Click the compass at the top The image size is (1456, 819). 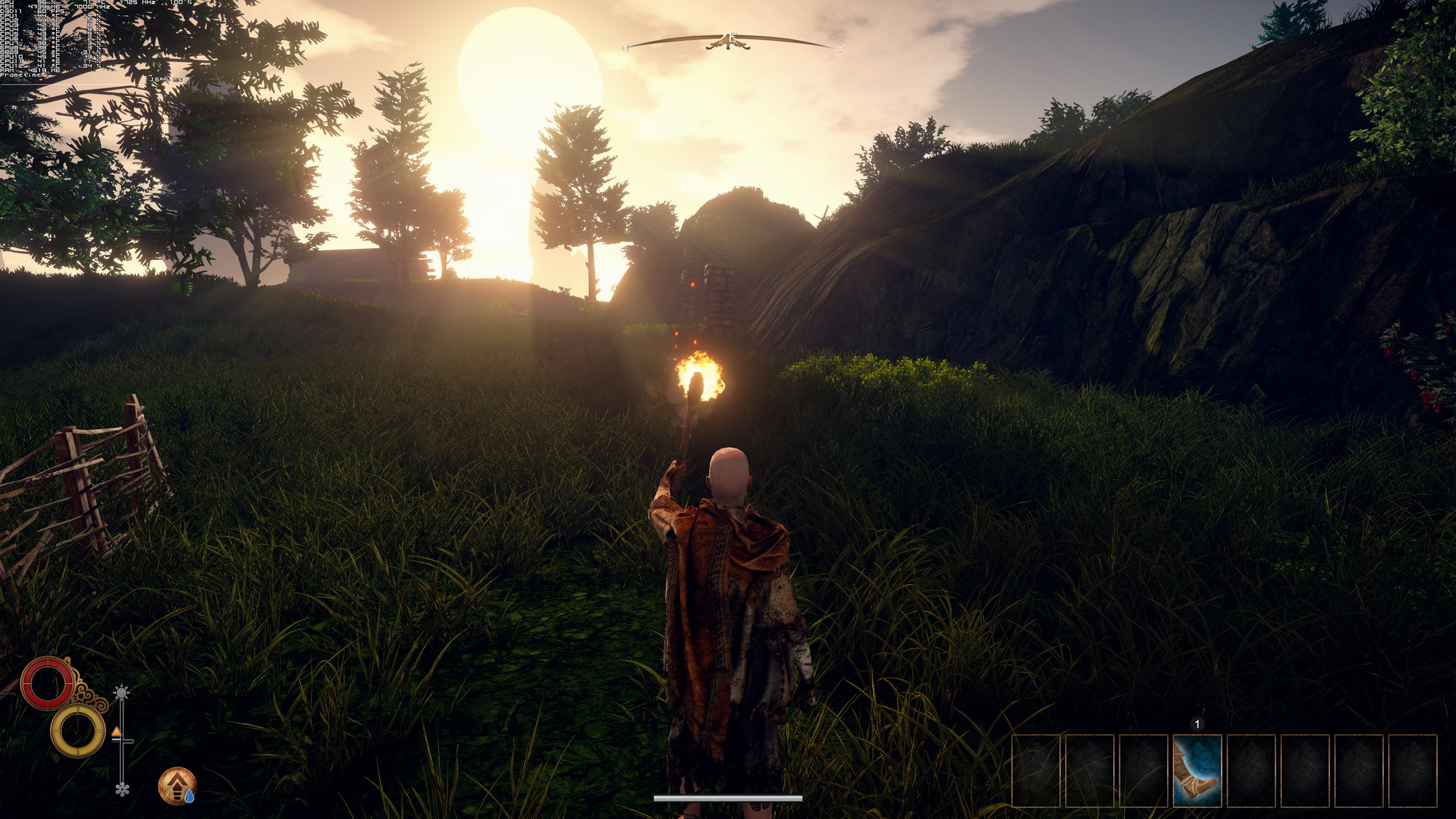tap(729, 42)
